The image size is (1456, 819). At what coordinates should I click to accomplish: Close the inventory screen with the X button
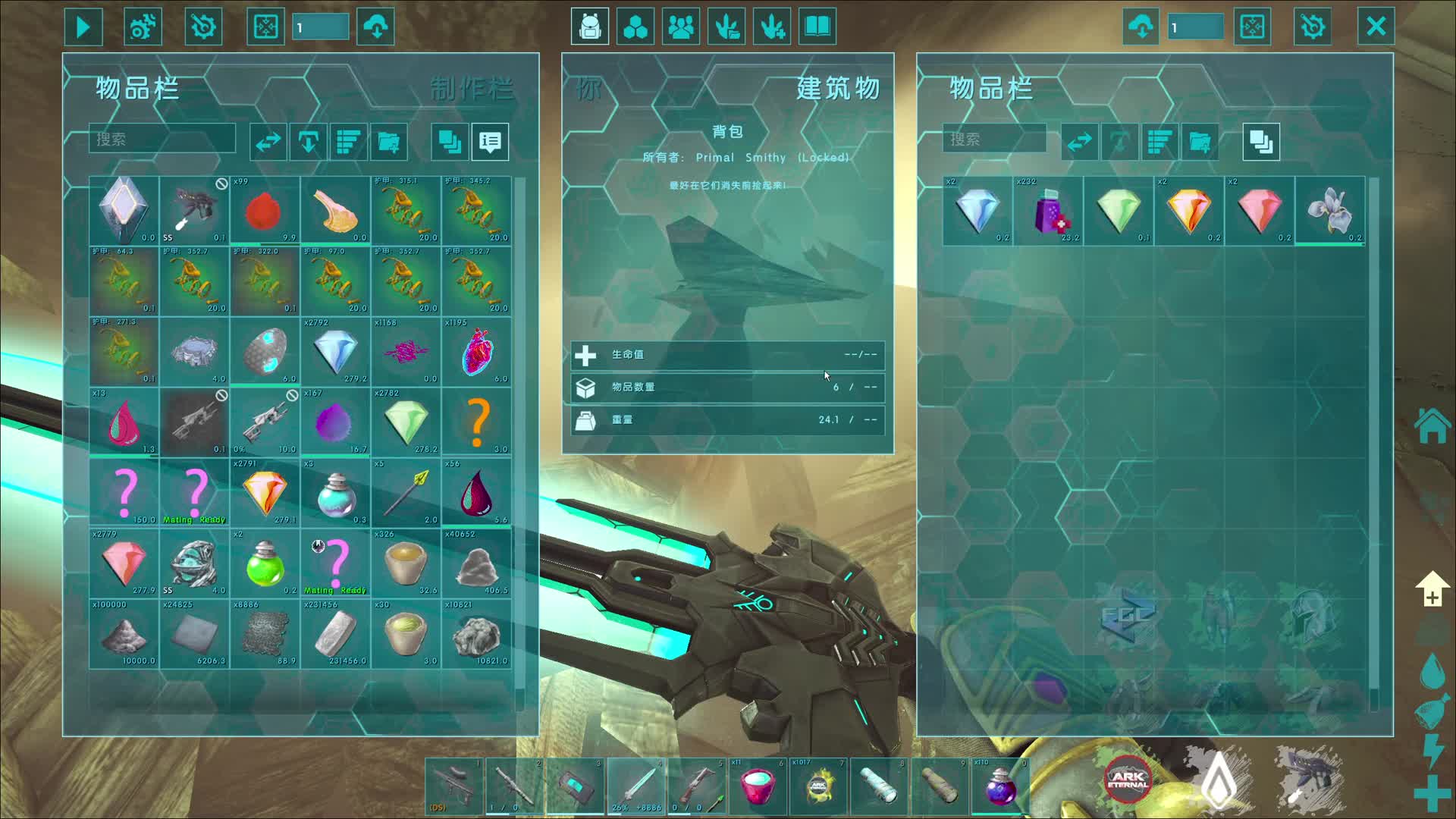click(1376, 27)
